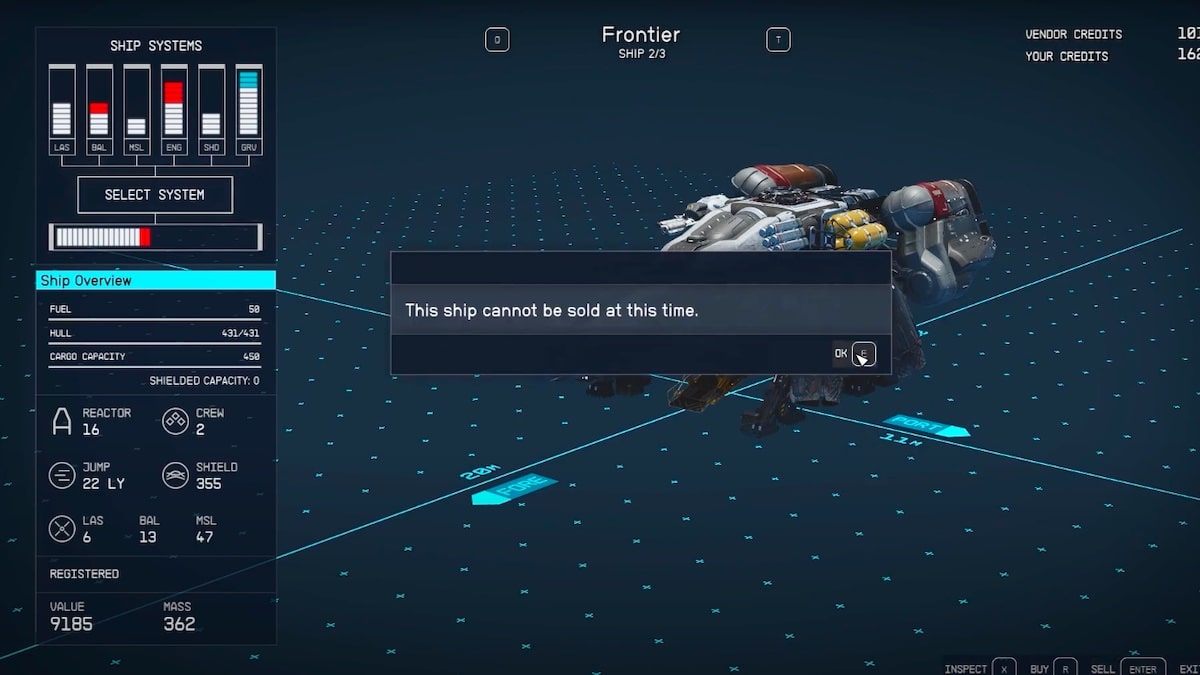Viewport: 1200px width, 675px height.
Task: Select the MSL missile system bar
Action: (x=137, y=110)
